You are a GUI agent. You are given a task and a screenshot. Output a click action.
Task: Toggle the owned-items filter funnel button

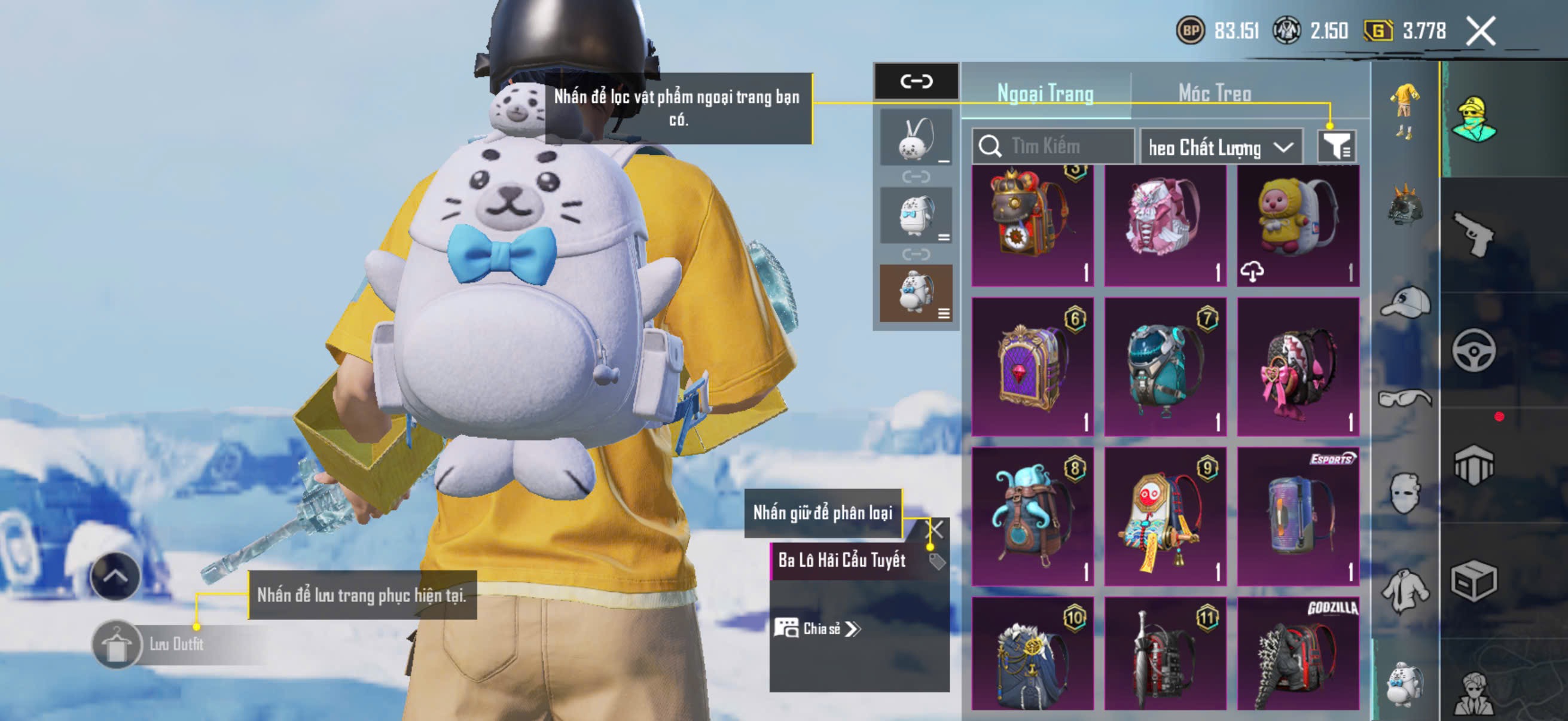tap(1336, 146)
